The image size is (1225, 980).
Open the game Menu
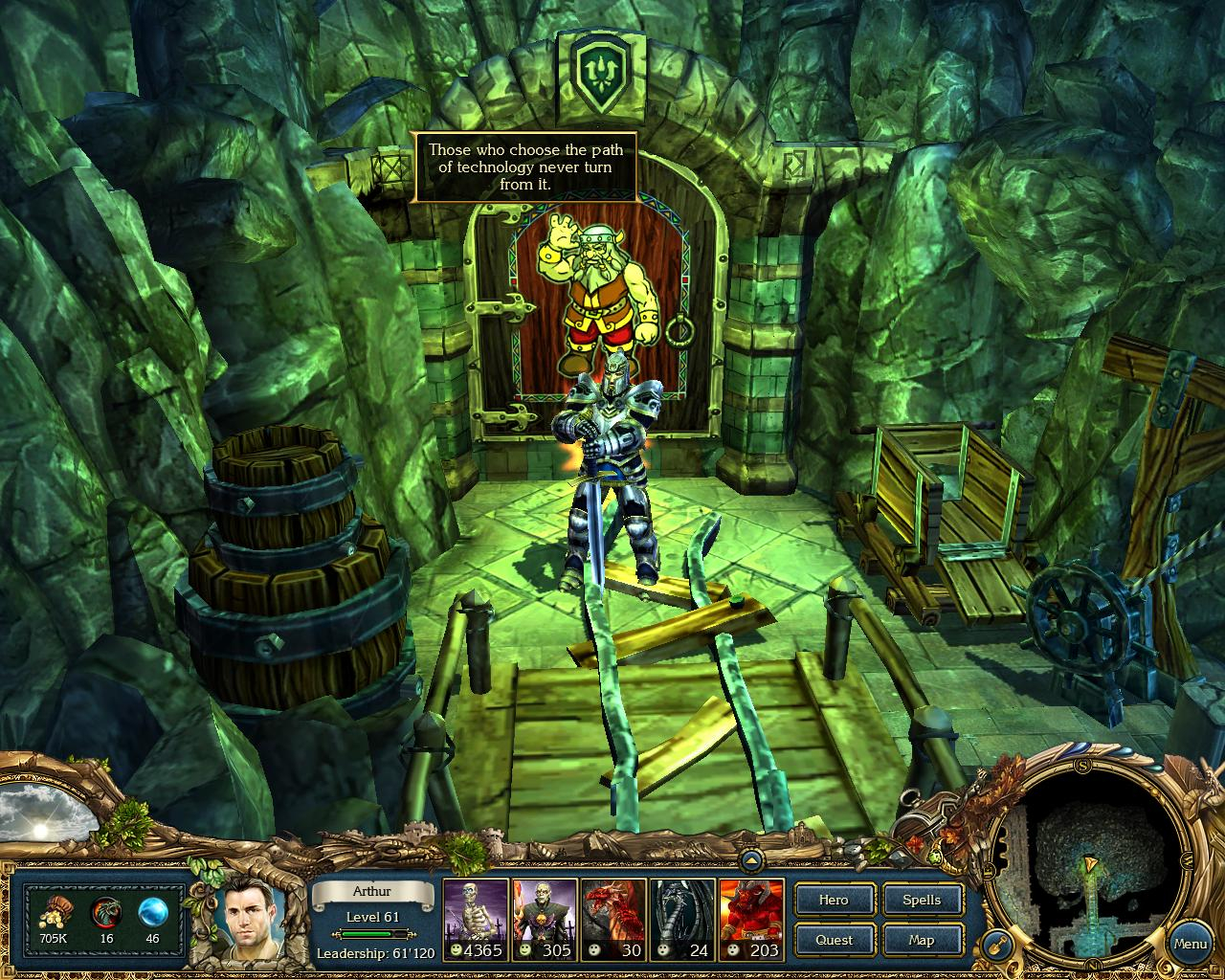(x=1190, y=944)
